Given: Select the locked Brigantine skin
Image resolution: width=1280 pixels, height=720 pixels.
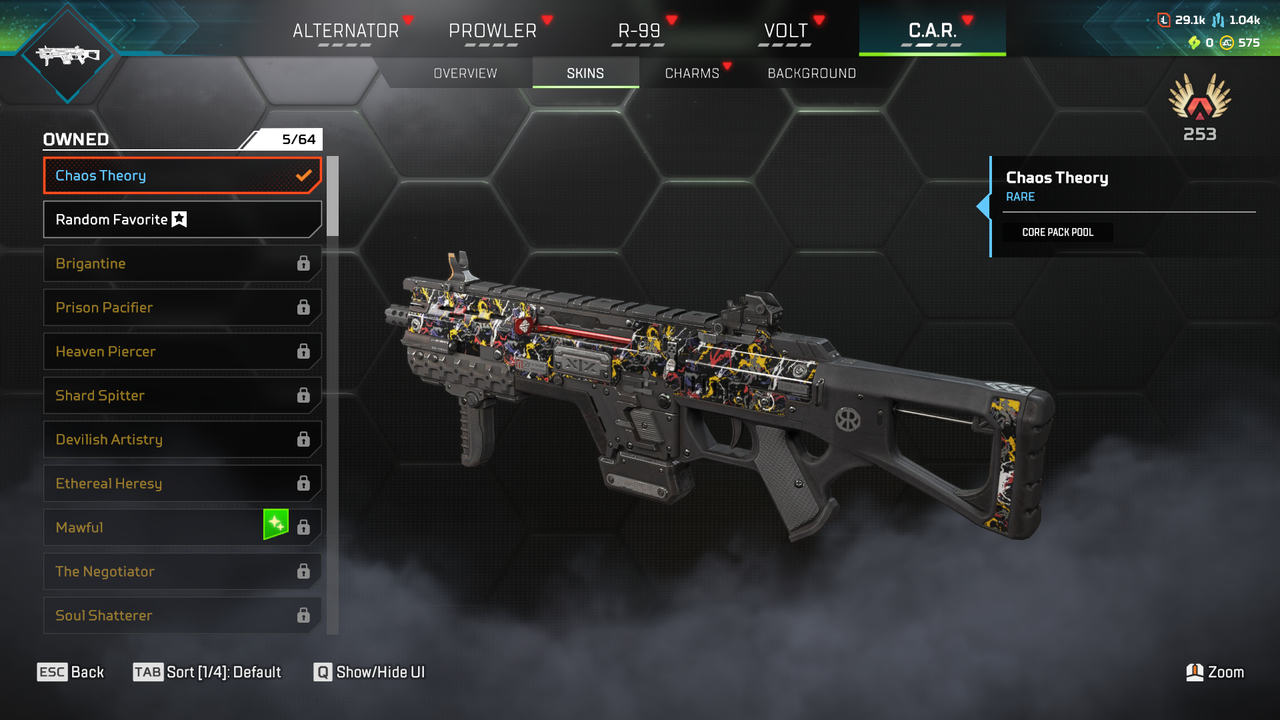Looking at the screenshot, I should pyautogui.click(x=182, y=264).
